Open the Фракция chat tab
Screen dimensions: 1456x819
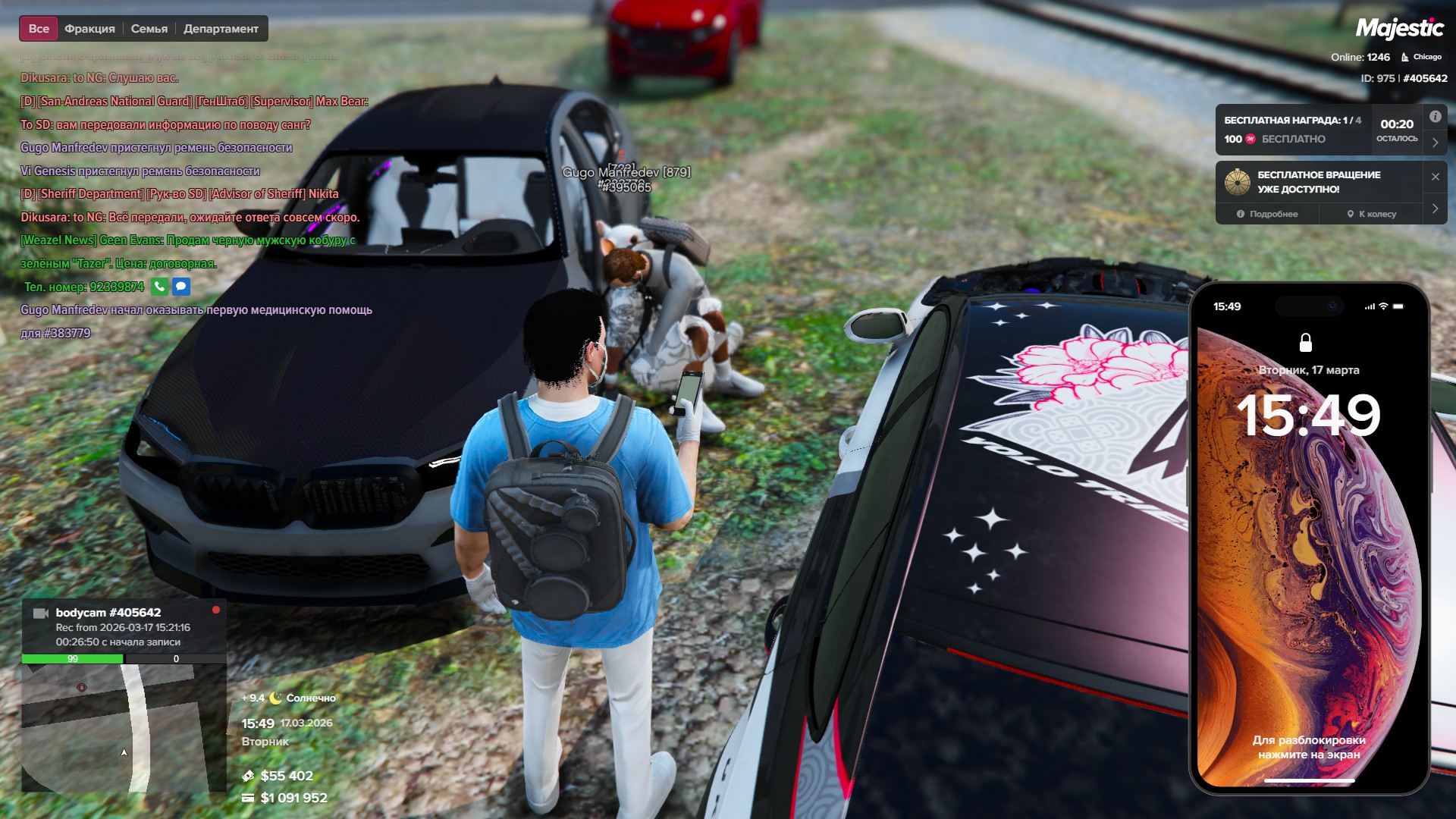(89, 29)
